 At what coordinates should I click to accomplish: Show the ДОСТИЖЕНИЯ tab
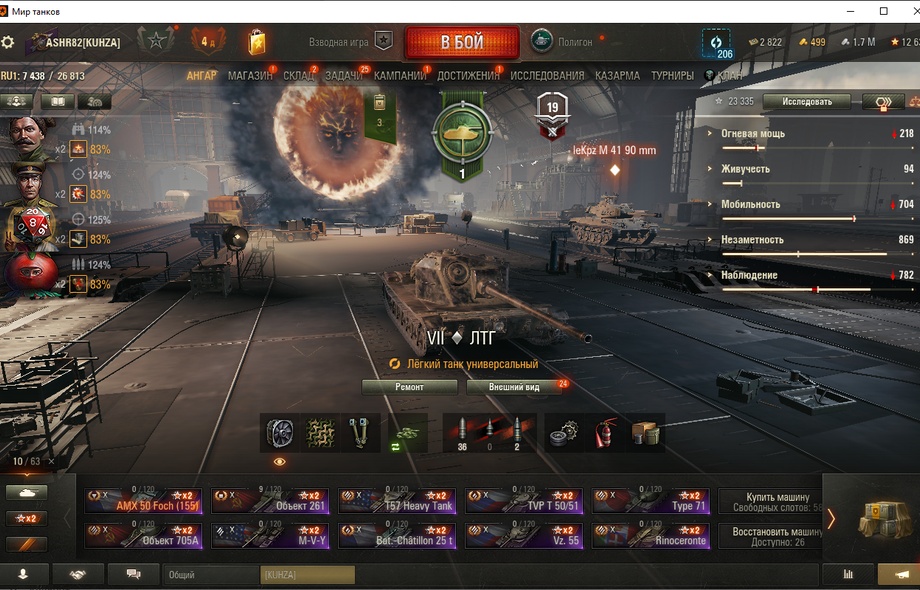pos(468,76)
